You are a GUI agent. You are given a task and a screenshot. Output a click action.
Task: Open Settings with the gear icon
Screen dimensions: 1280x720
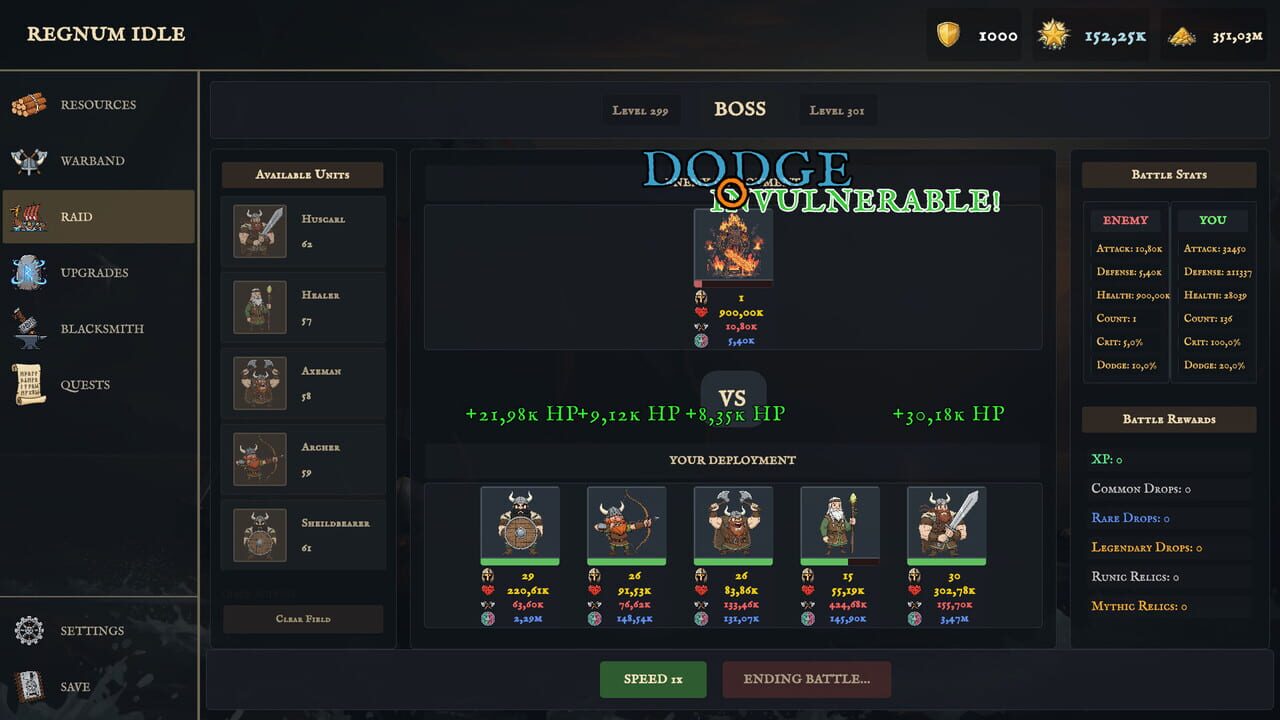point(28,629)
